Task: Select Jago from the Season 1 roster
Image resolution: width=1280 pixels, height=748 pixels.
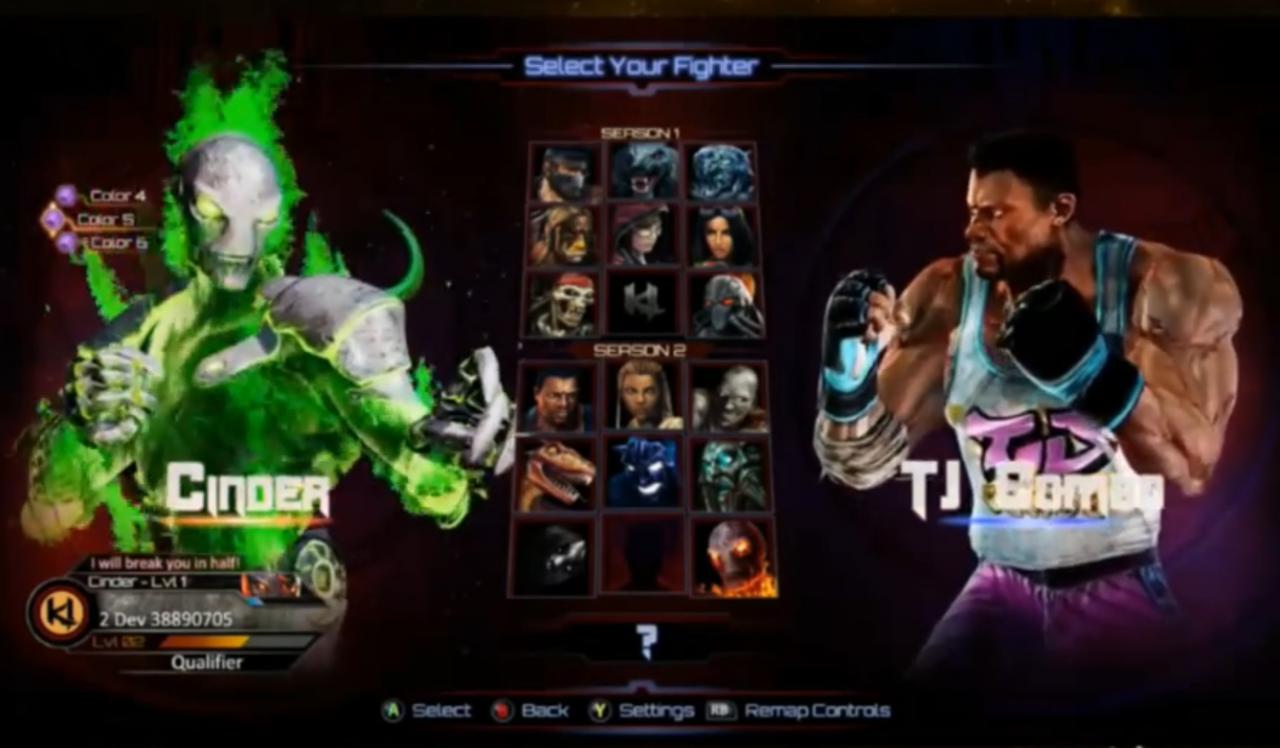Action: click(562, 170)
